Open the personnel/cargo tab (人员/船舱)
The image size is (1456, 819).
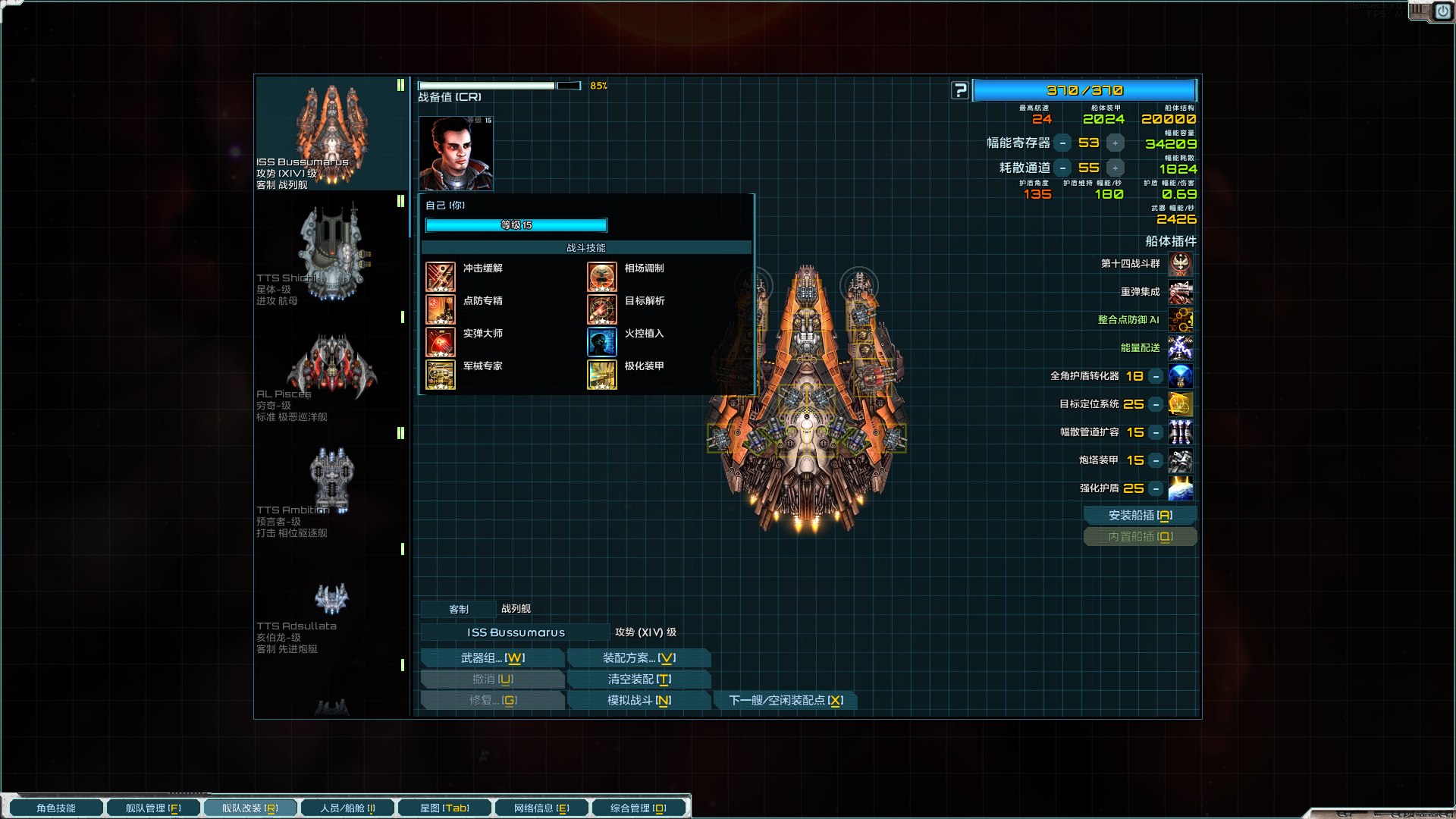click(347, 808)
